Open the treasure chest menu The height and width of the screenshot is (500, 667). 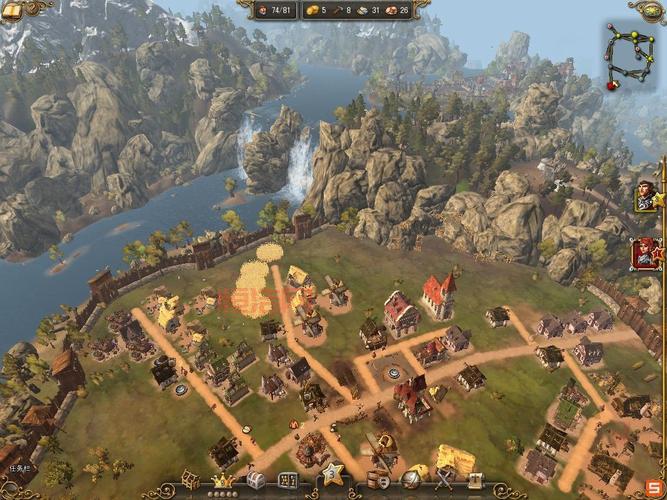point(254,479)
